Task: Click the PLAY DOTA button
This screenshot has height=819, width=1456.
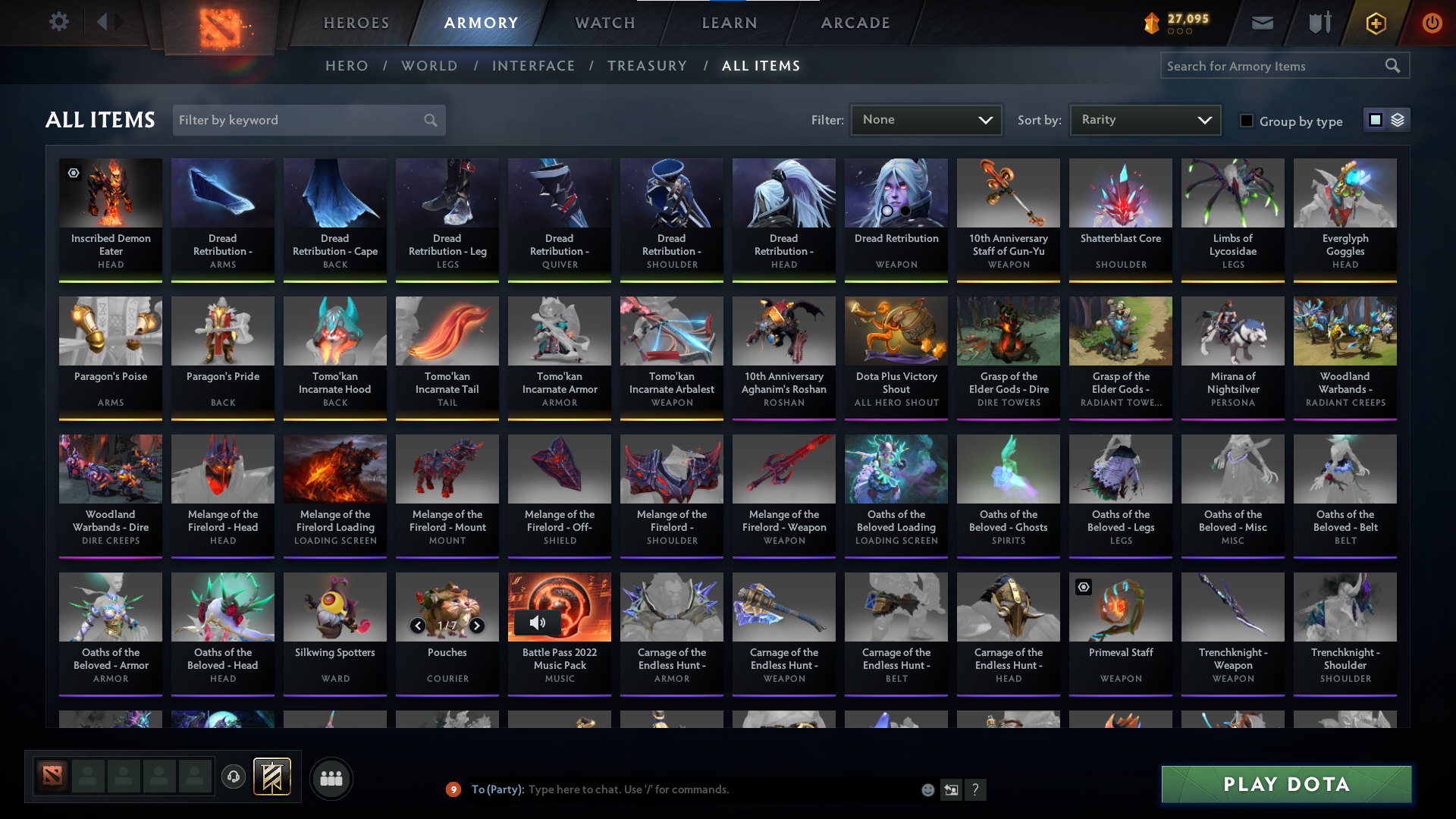Action: coord(1285,784)
